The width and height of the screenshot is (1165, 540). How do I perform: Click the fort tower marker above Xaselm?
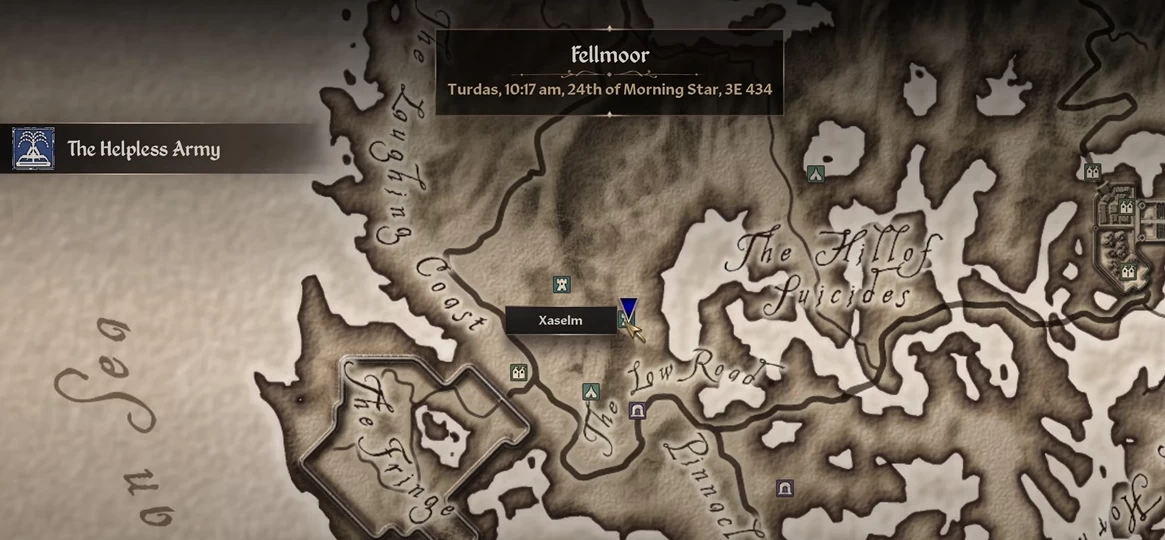pyautogui.click(x=563, y=285)
